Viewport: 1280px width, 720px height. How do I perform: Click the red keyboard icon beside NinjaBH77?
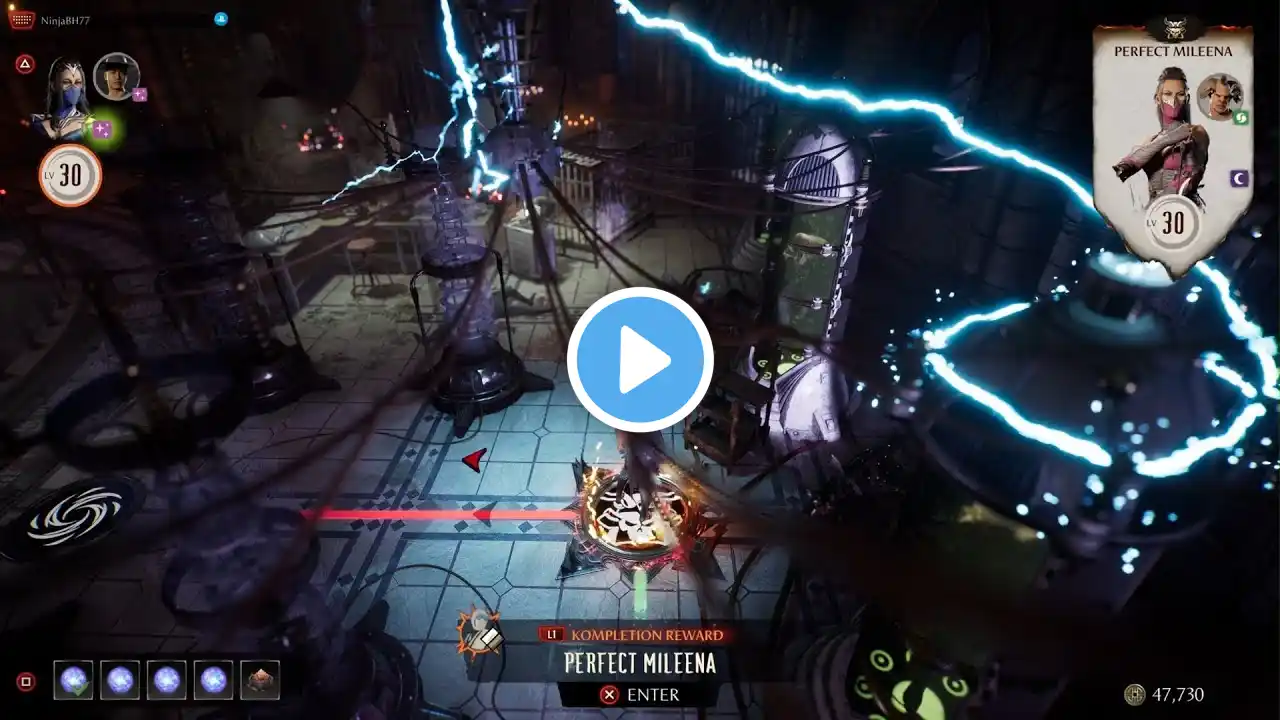(21, 20)
